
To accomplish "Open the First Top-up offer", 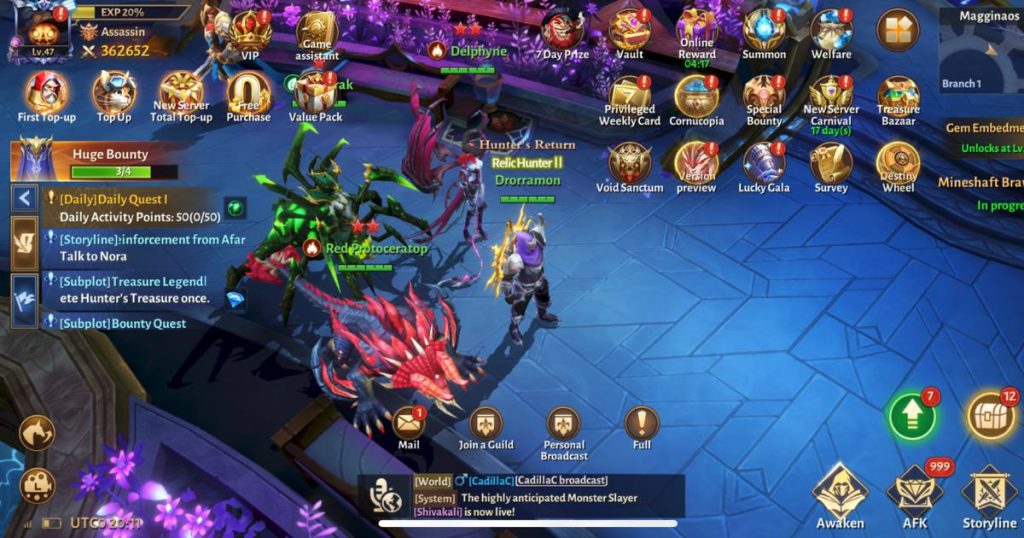I will pos(46,93).
